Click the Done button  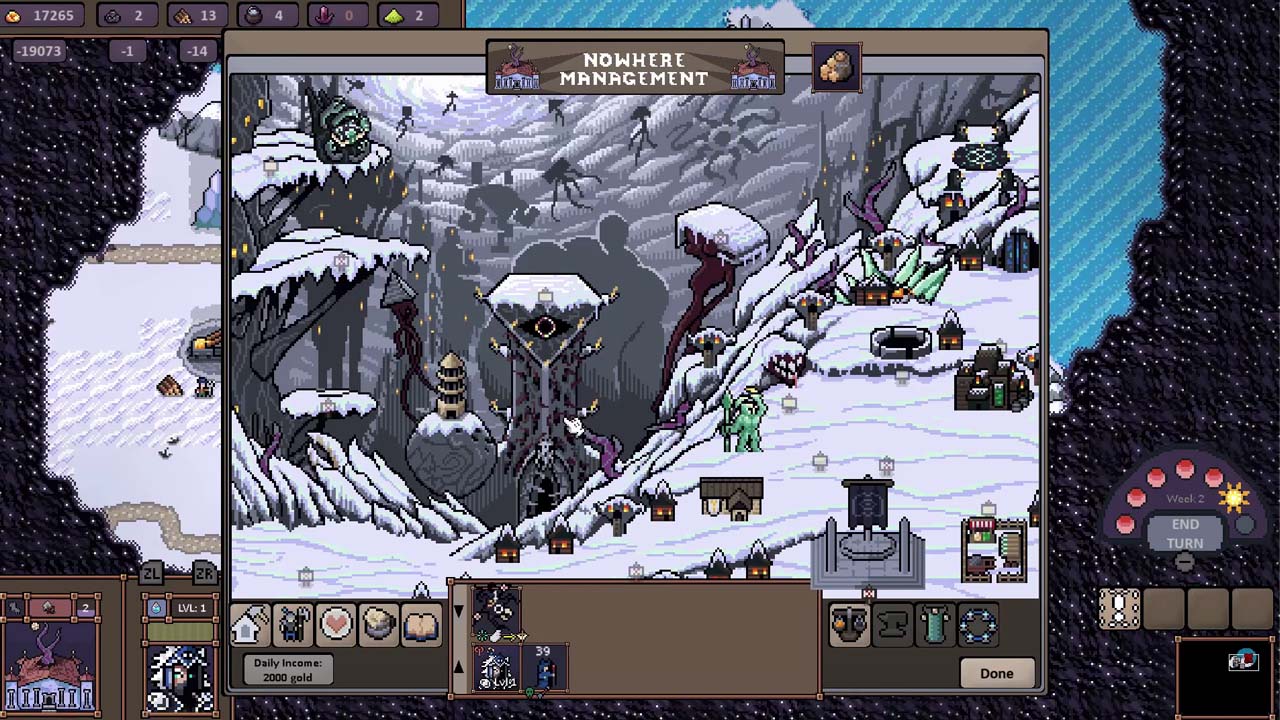pyautogui.click(x=996, y=673)
